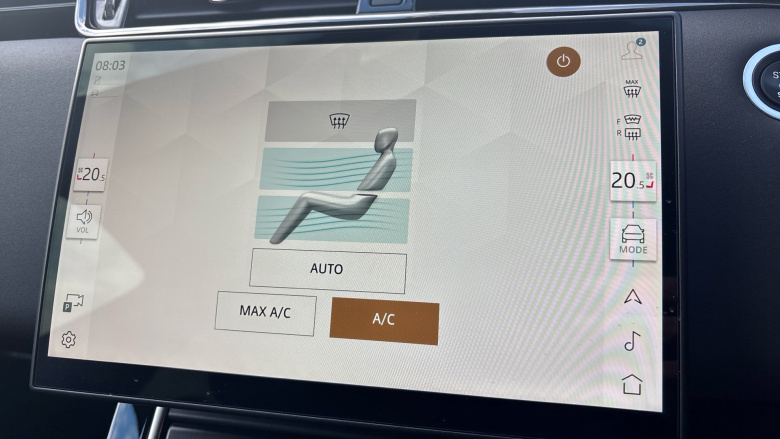Tap the right-side 20.5 temperature control
The image size is (780, 439).
pyautogui.click(x=632, y=181)
